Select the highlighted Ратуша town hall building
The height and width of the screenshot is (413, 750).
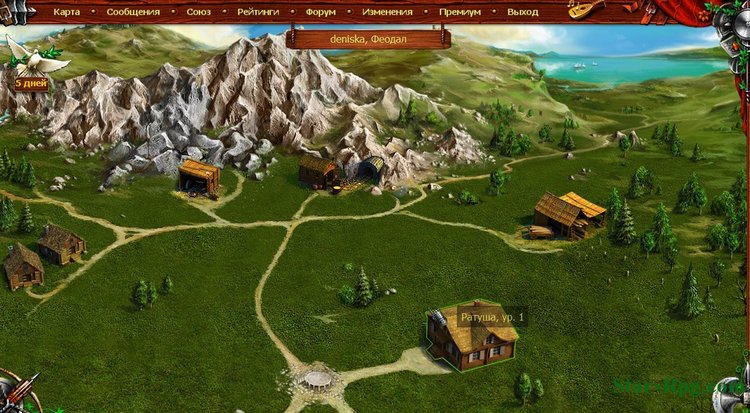click(x=471, y=339)
